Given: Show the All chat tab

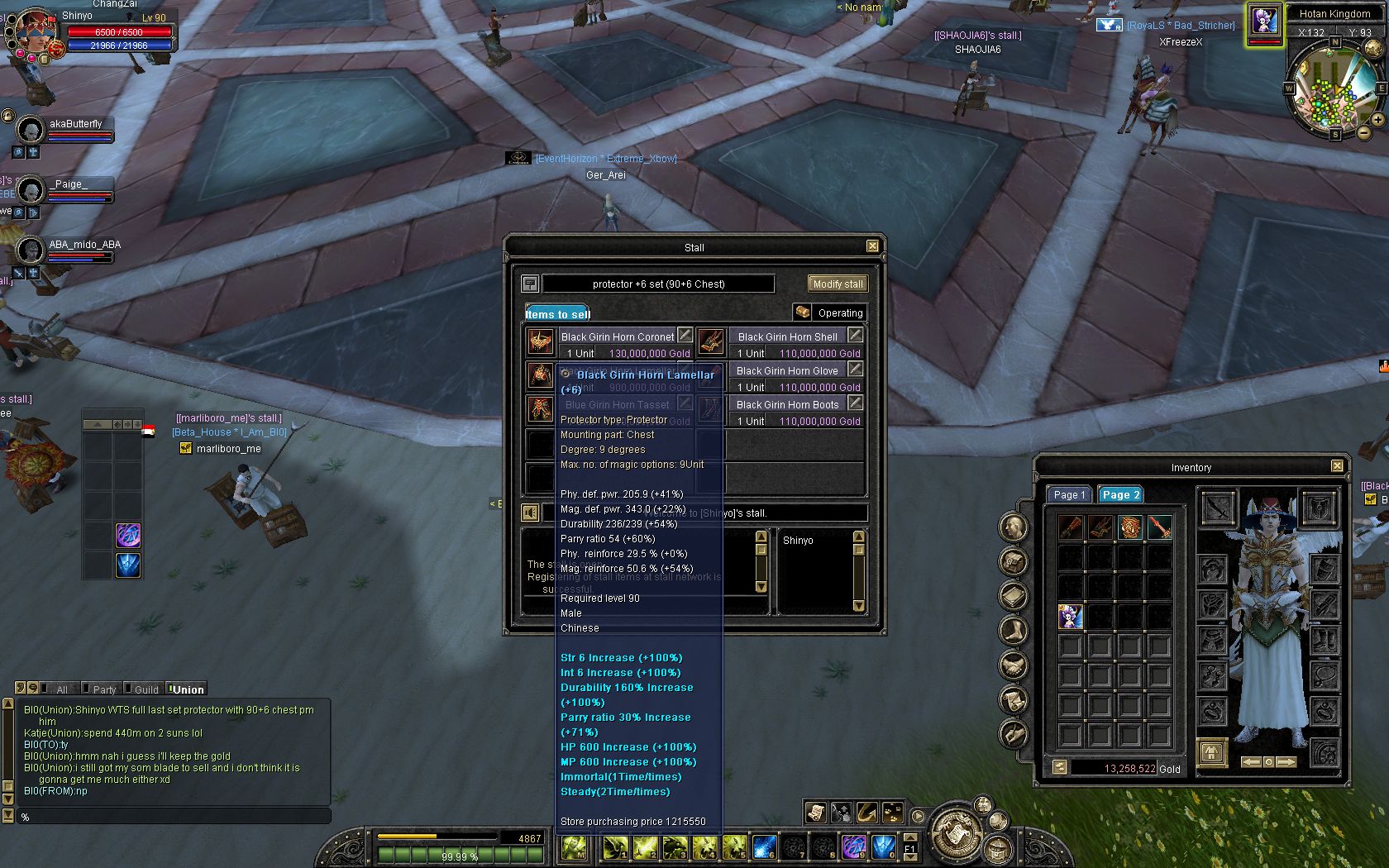Looking at the screenshot, I should pos(61,689).
